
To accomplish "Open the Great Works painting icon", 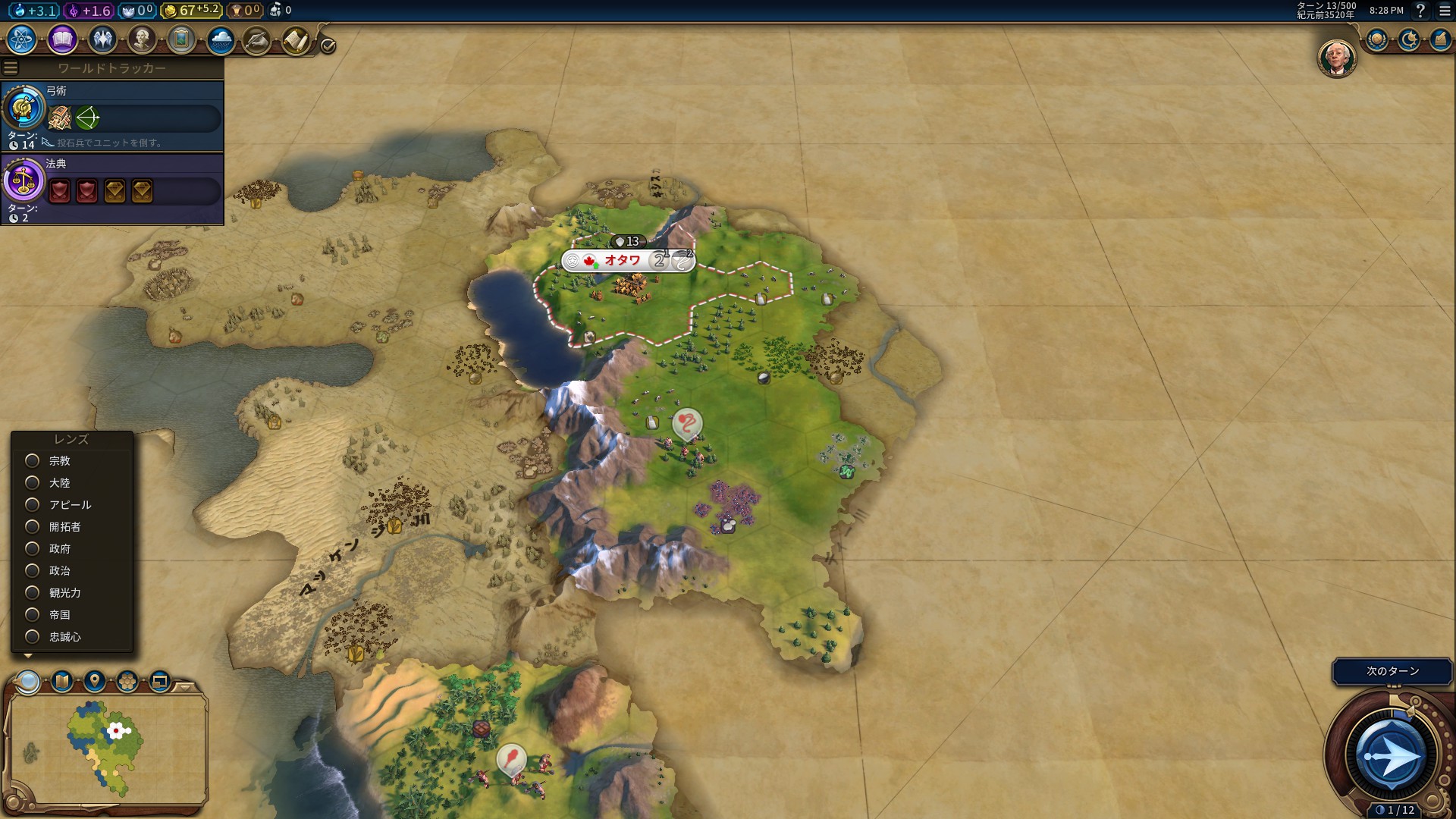I will point(181,39).
